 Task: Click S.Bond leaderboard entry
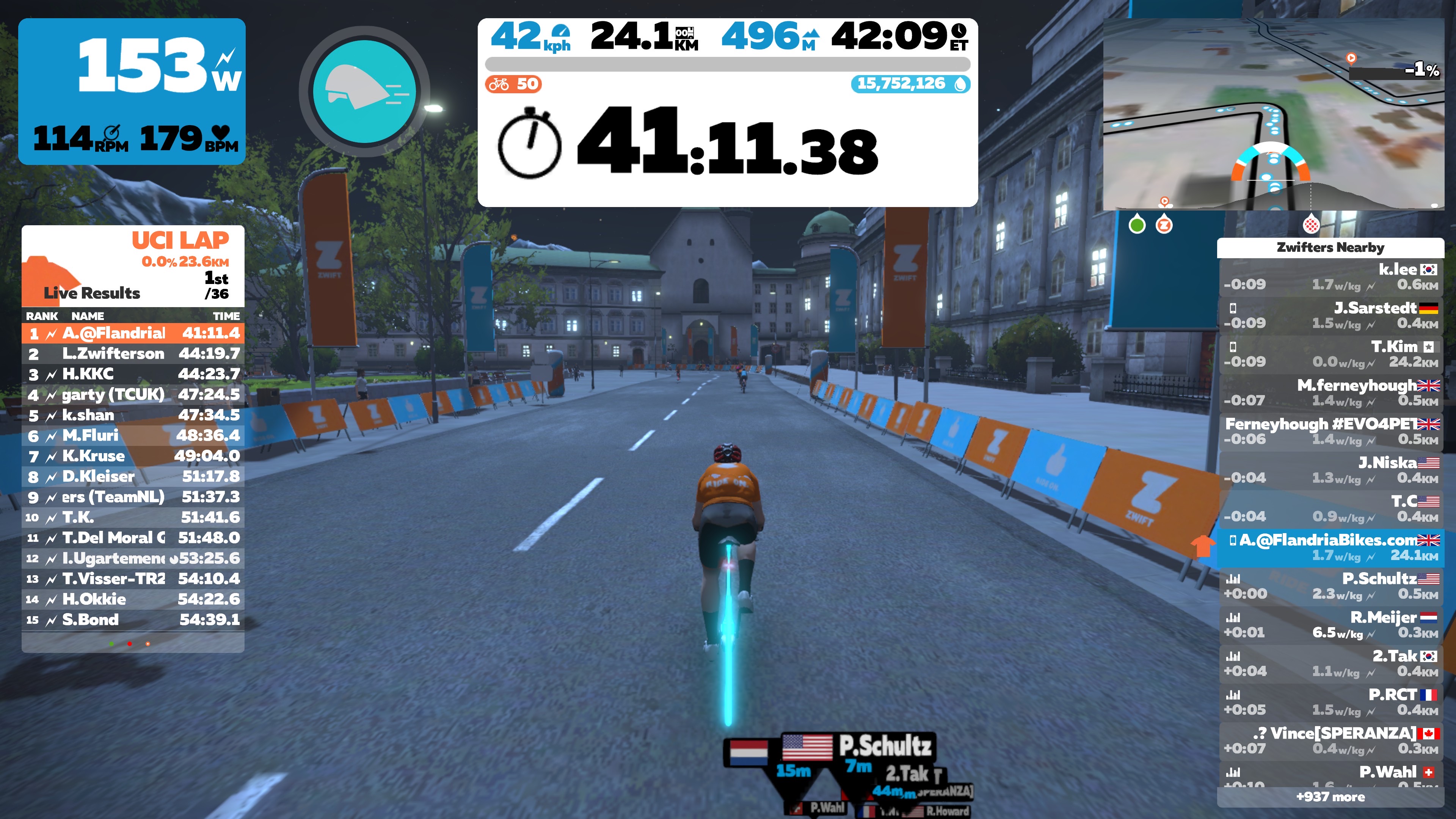[x=133, y=620]
